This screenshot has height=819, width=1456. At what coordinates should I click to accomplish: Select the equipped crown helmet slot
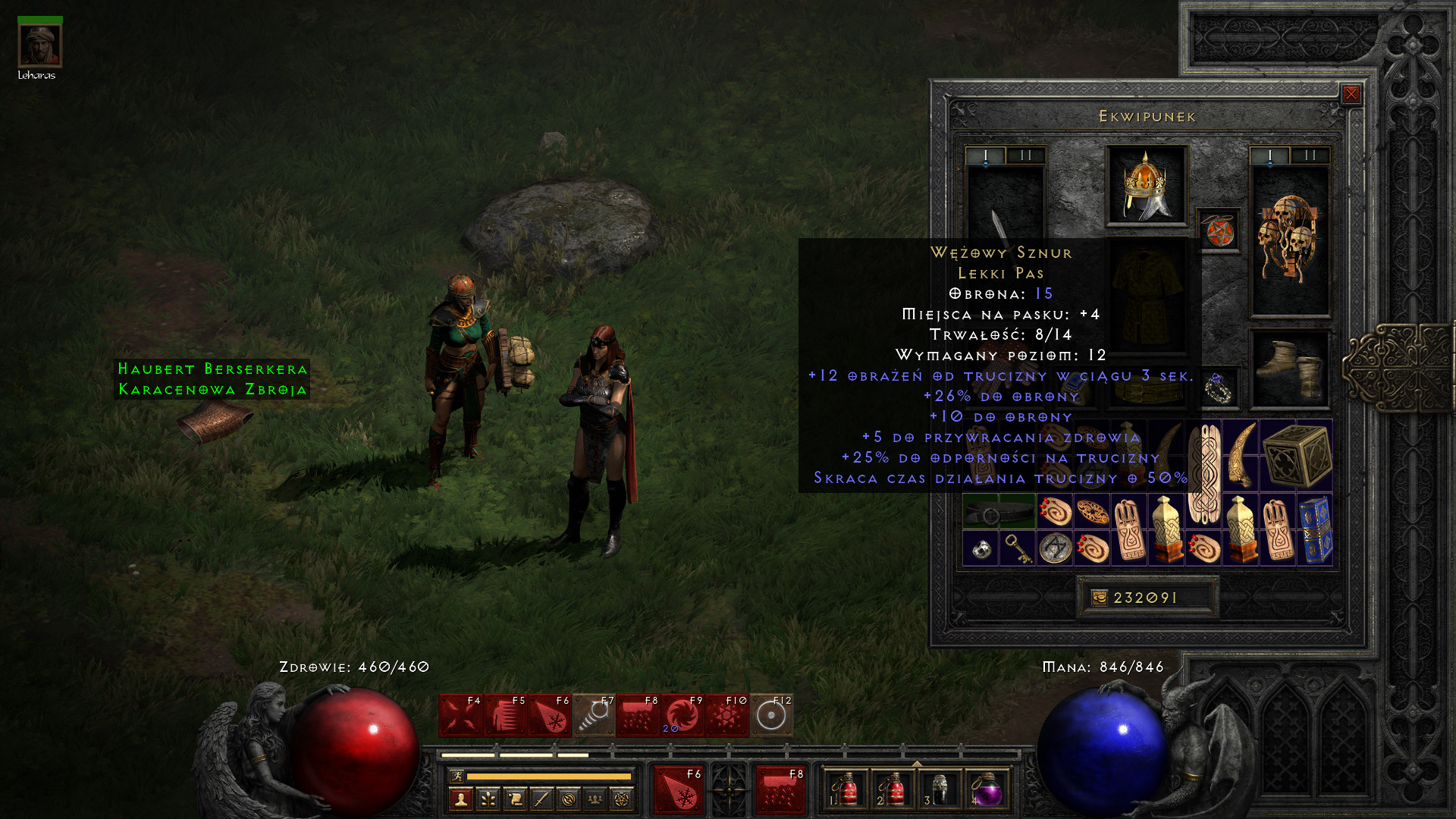pyautogui.click(x=1146, y=186)
